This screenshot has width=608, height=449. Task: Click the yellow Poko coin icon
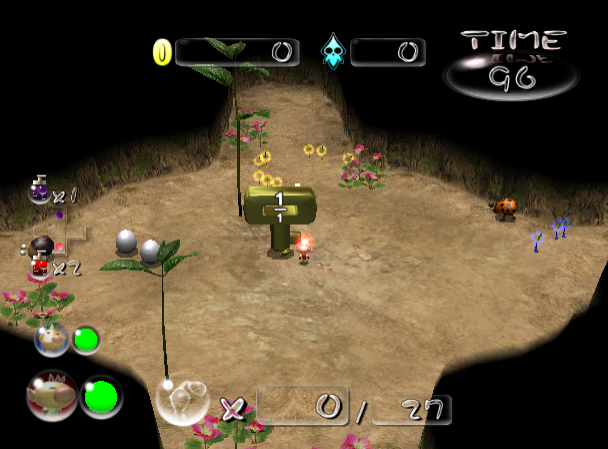click(x=162, y=52)
